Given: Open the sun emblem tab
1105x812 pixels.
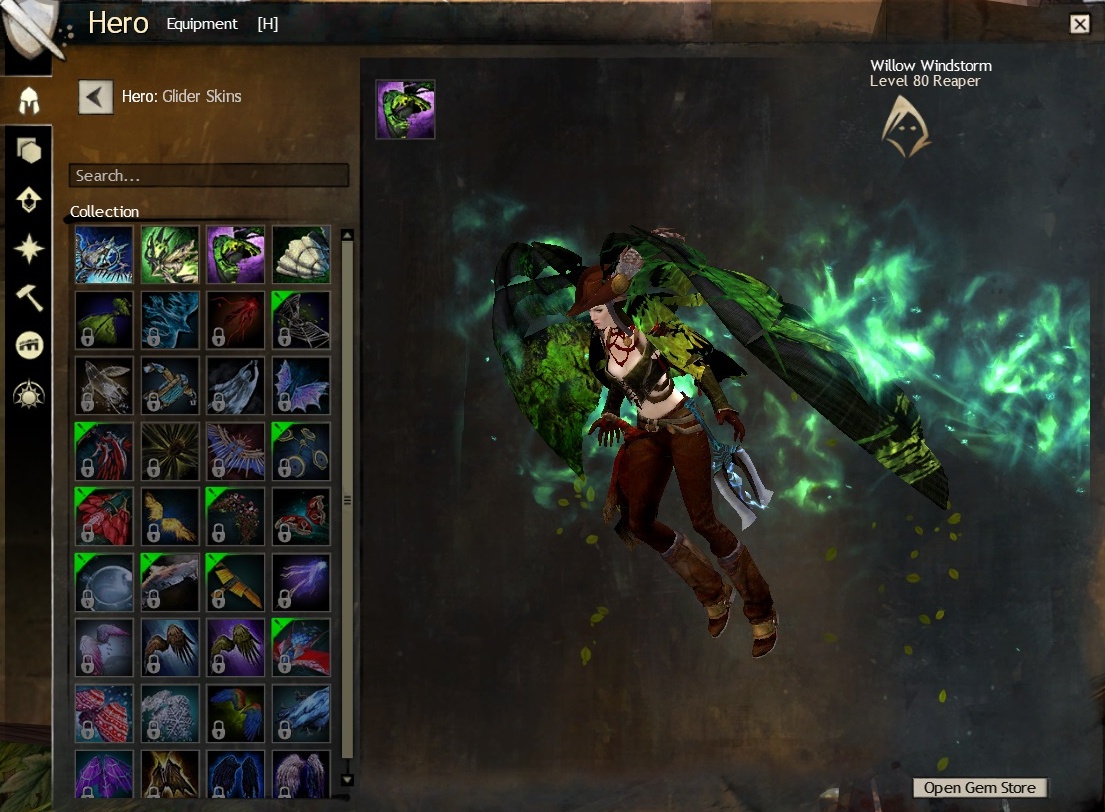Looking at the screenshot, I should coord(29,395).
